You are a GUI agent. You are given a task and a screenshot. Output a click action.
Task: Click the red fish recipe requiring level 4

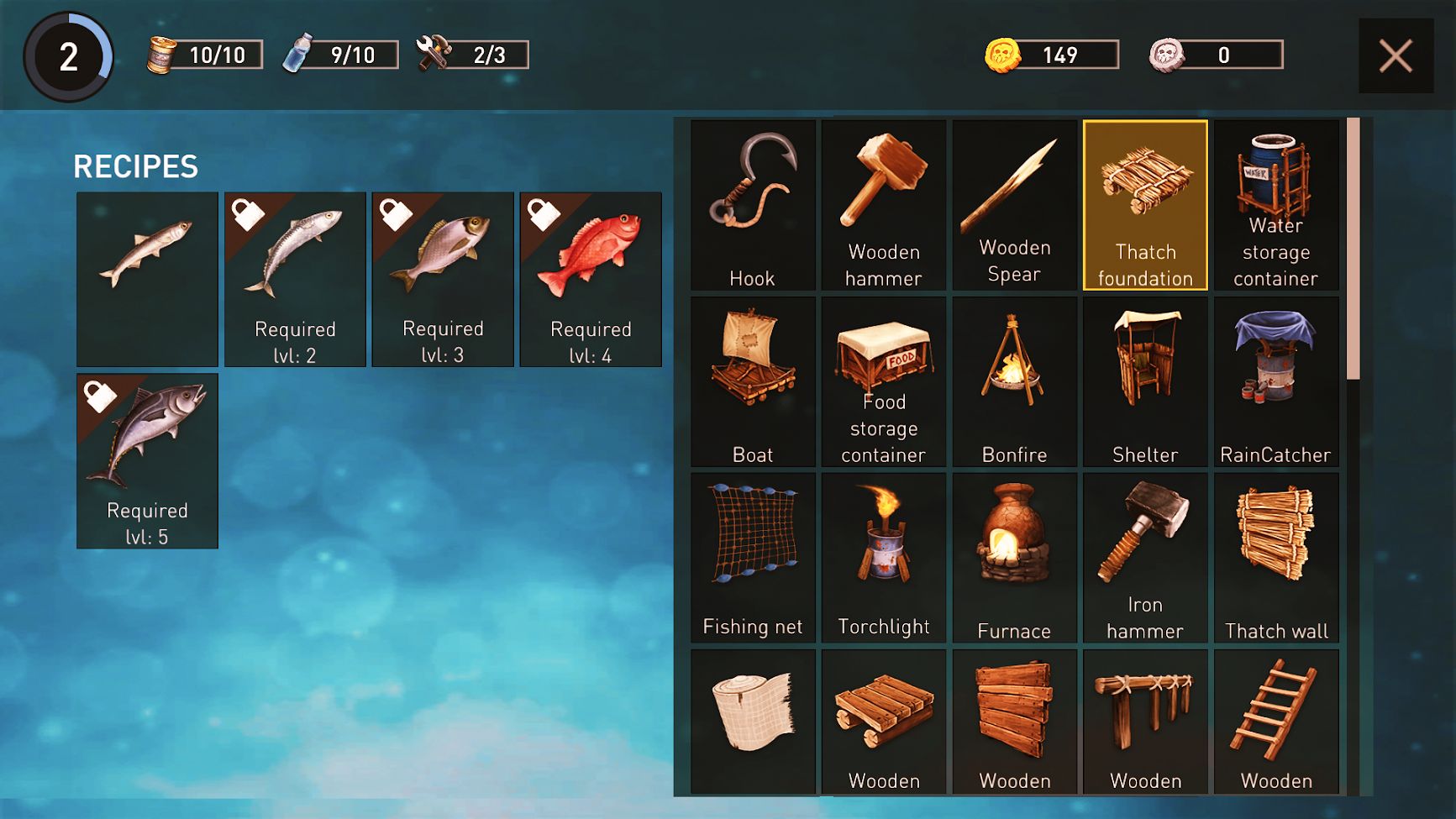pyautogui.click(x=591, y=279)
